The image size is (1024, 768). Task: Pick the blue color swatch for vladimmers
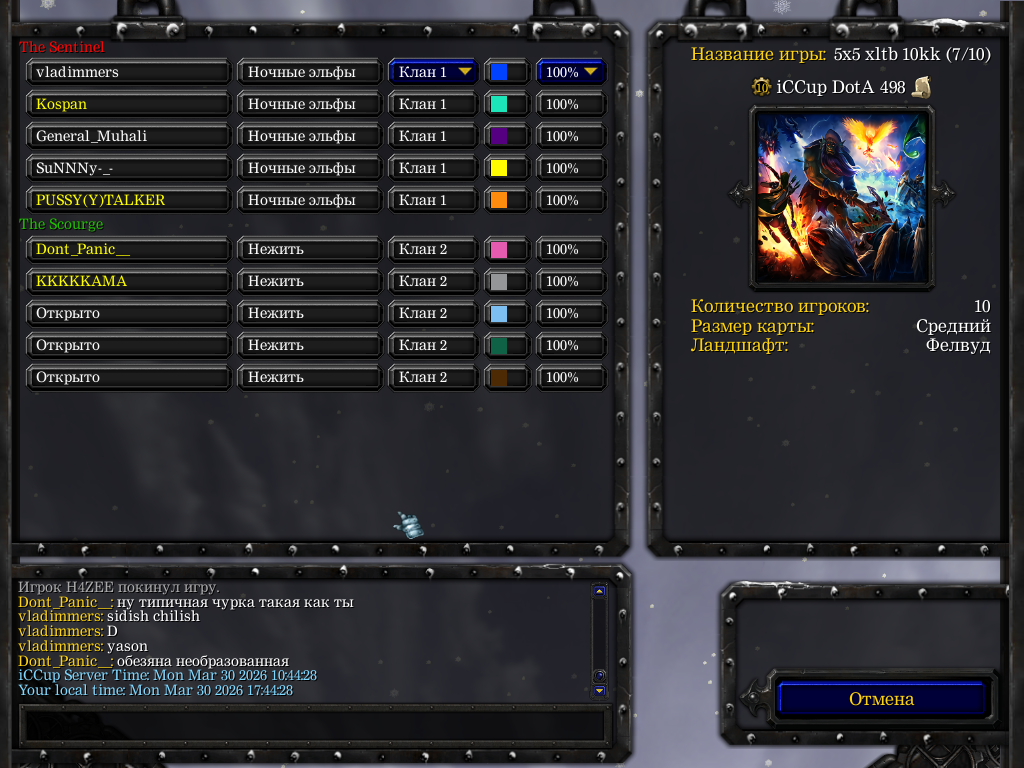pyautogui.click(x=498, y=72)
